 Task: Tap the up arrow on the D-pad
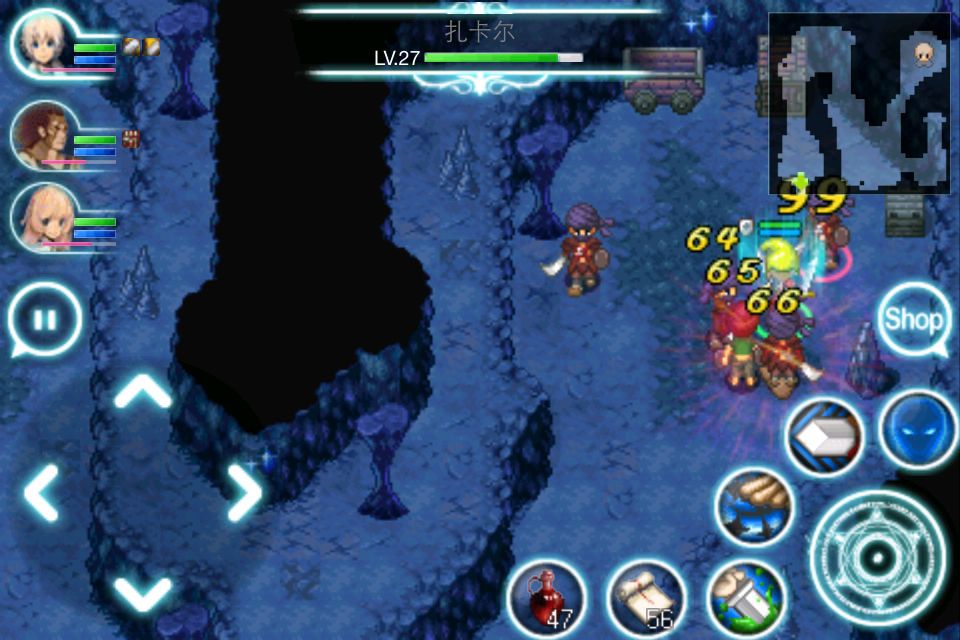tap(143, 392)
